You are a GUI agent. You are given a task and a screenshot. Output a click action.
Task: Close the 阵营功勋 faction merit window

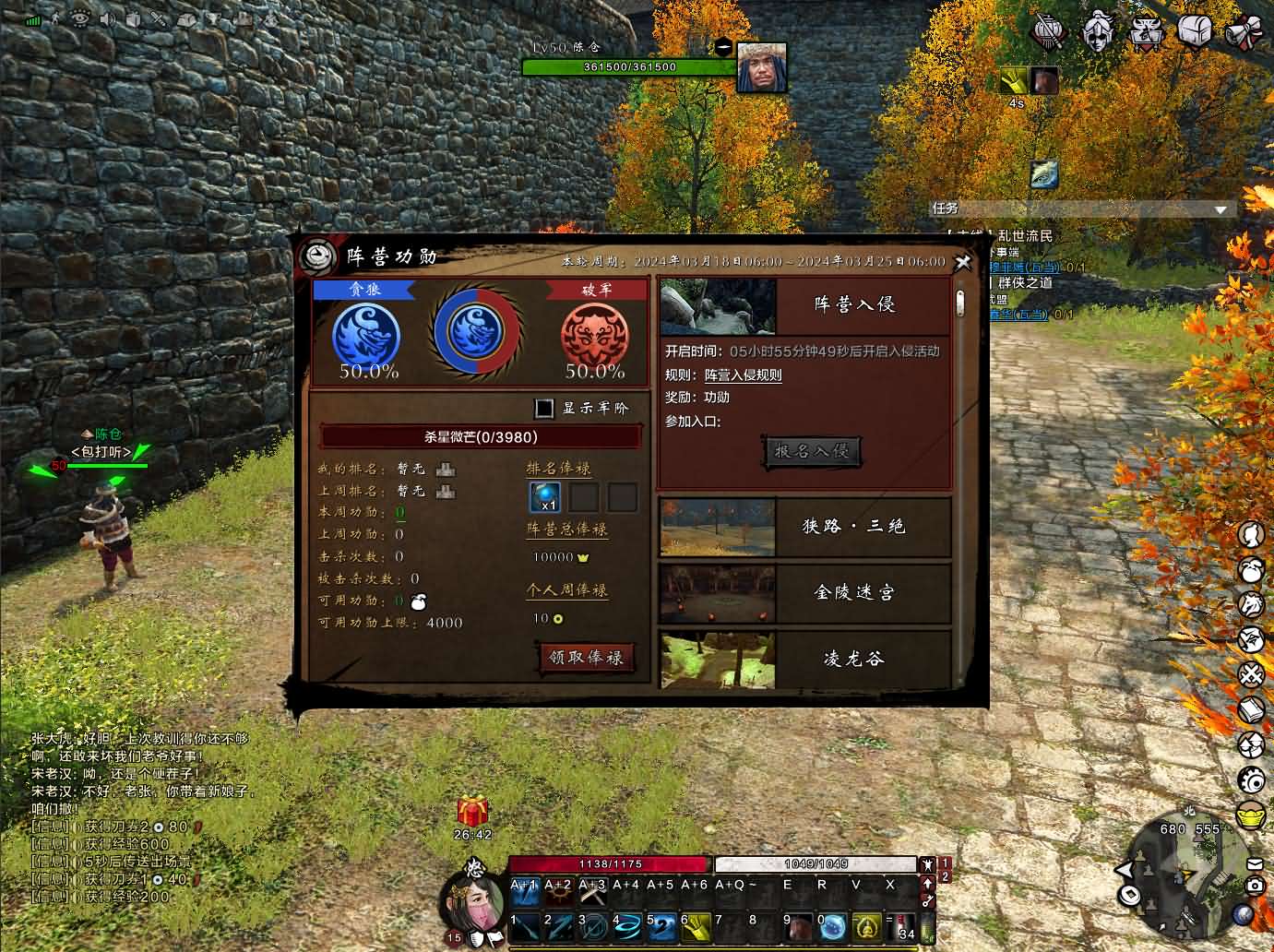(x=963, y=262)
